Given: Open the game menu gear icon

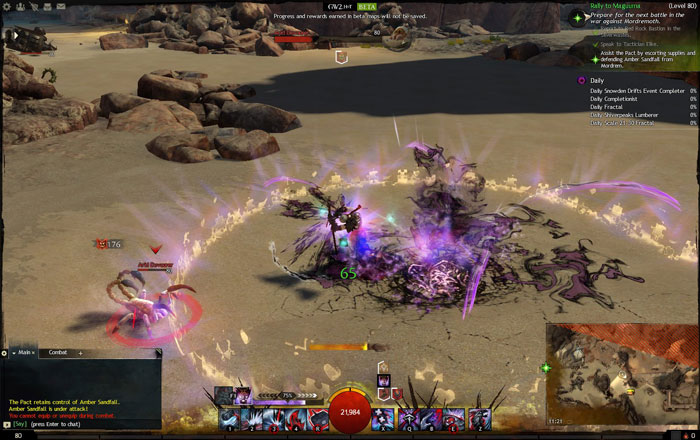Looking at the screenshot, I should 7,6.
